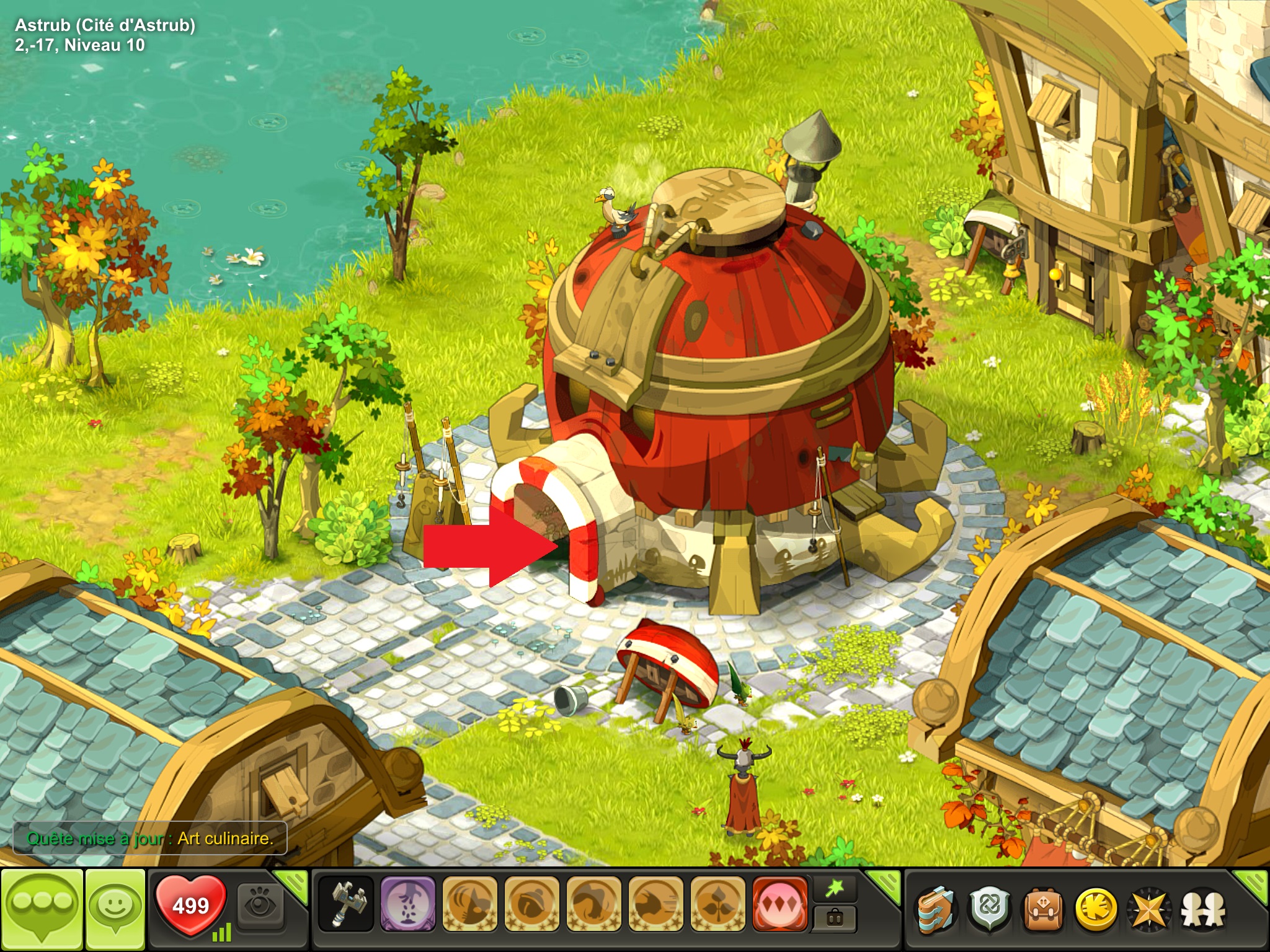Viewport: 1270px width, 952px height.
Task: Switch to the bag items tab
Action: point(835,919)
